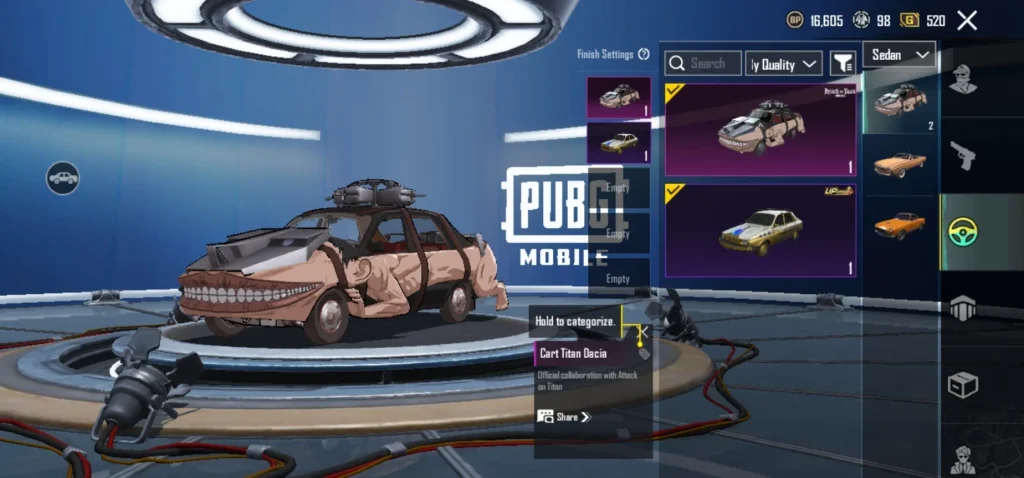Choose the orange convertible vehicle type
The image size is (1024, 478).
(x=900, y=163)
